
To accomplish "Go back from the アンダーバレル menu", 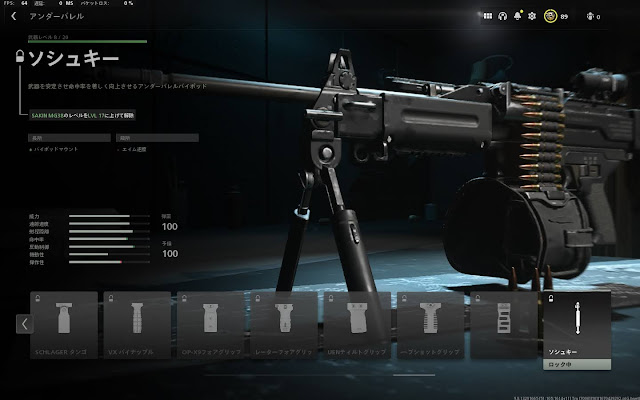I will click(x=14, y=17).
